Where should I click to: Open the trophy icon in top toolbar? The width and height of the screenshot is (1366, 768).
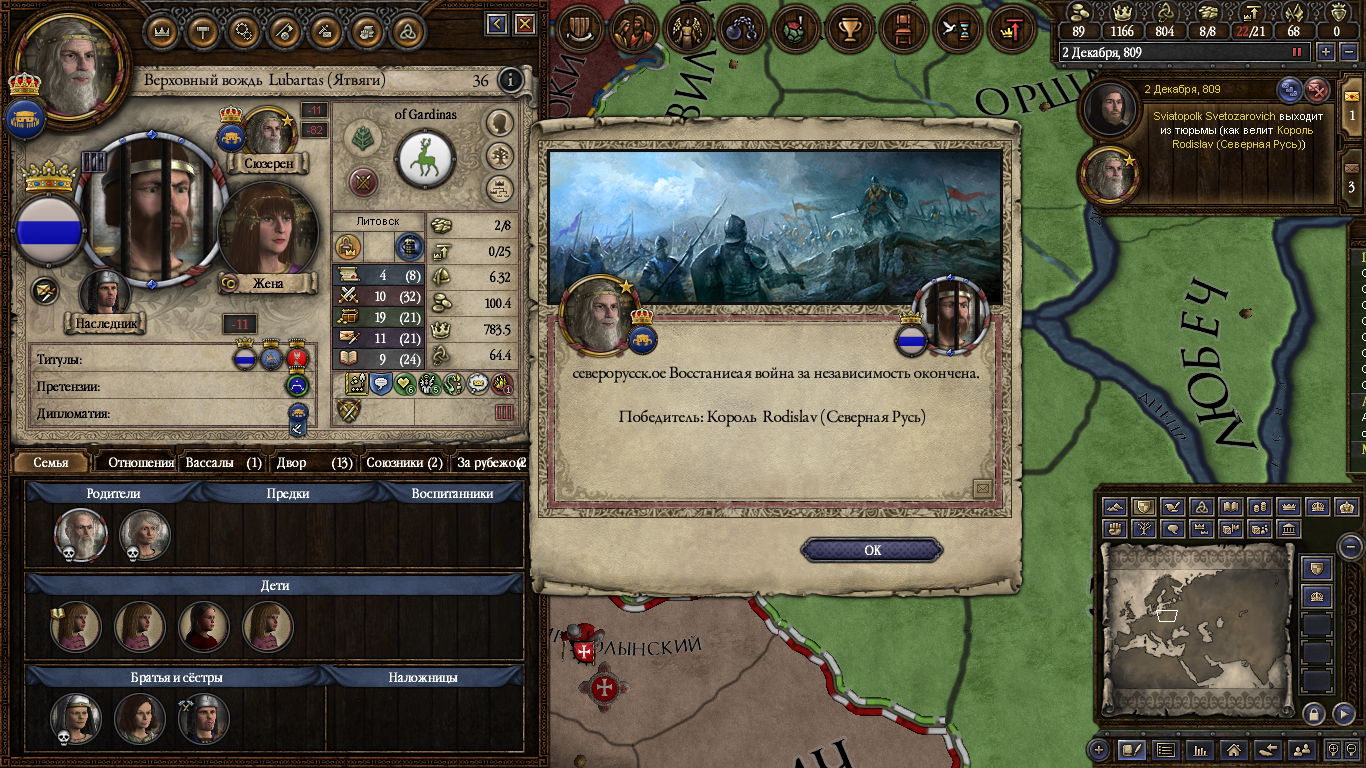click(851, 29)
